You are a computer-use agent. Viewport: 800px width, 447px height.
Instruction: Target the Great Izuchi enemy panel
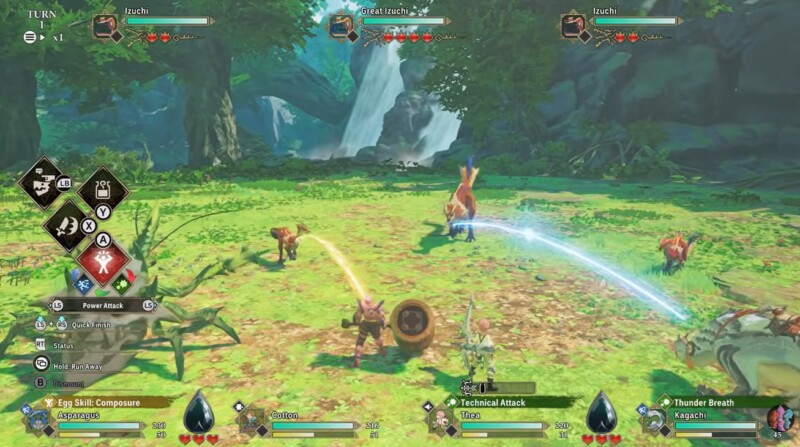392,27
